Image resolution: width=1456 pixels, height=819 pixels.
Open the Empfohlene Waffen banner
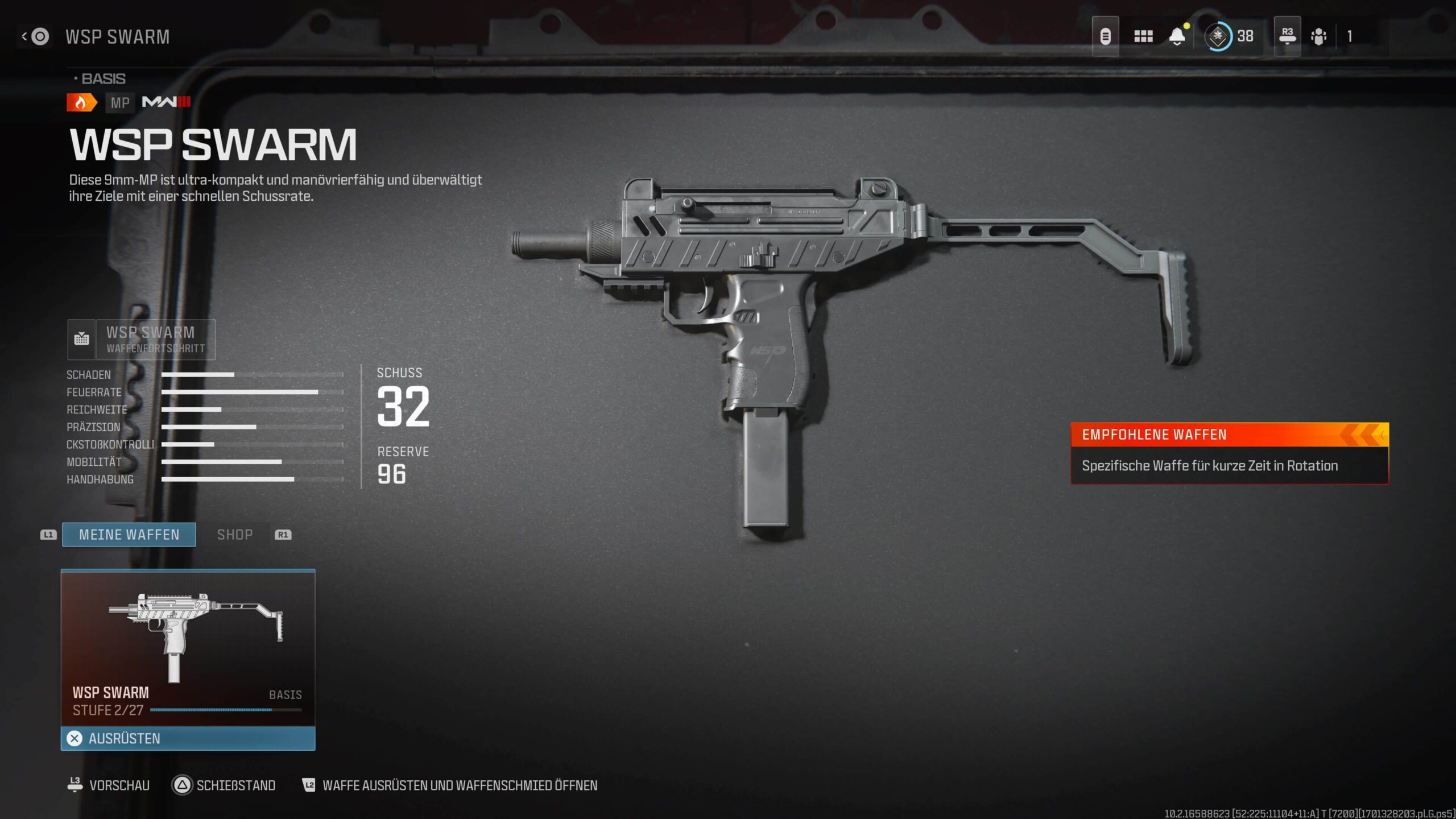coord(1229,453)
